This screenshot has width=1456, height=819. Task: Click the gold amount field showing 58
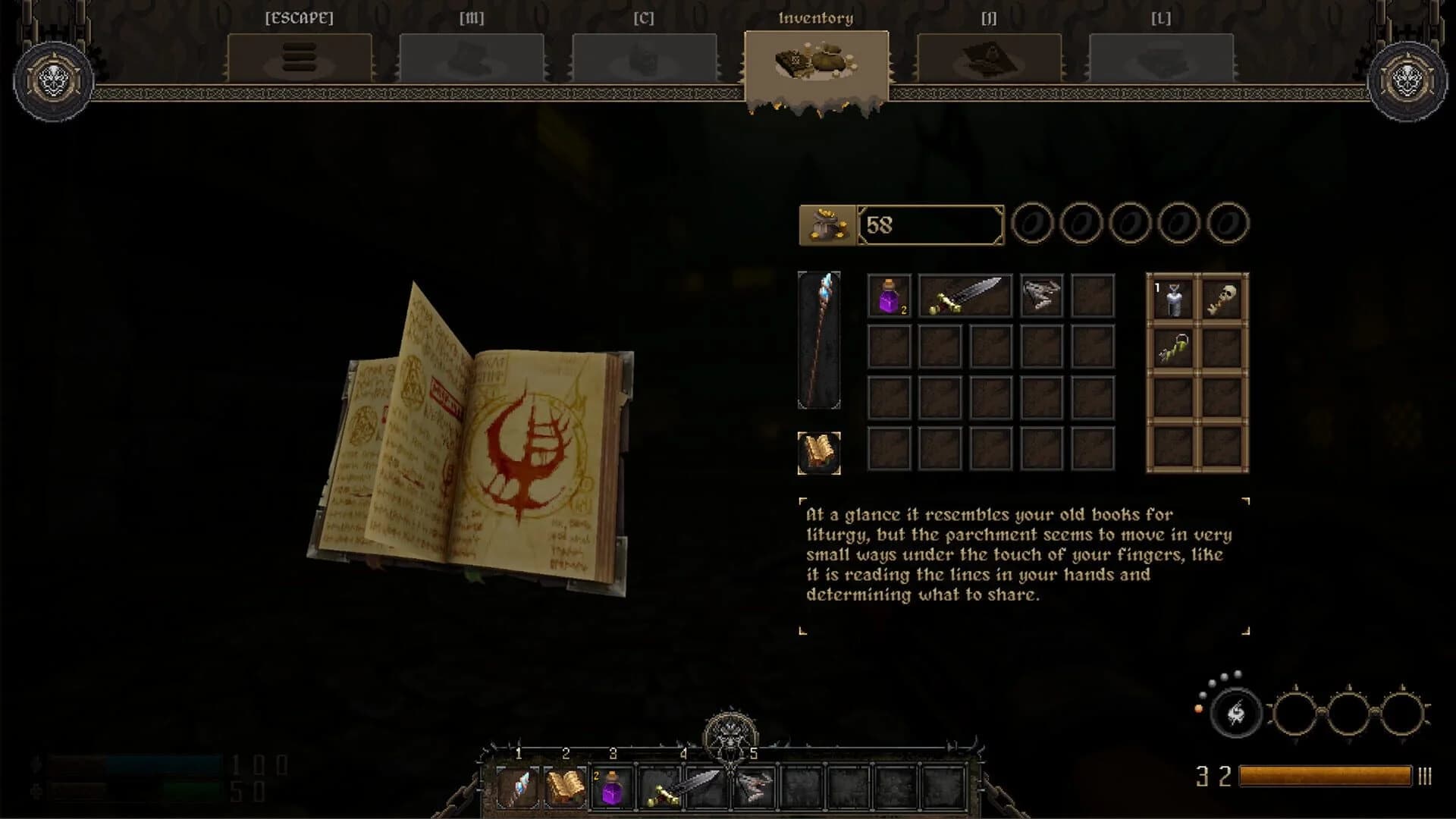click(x=929, y=223)
